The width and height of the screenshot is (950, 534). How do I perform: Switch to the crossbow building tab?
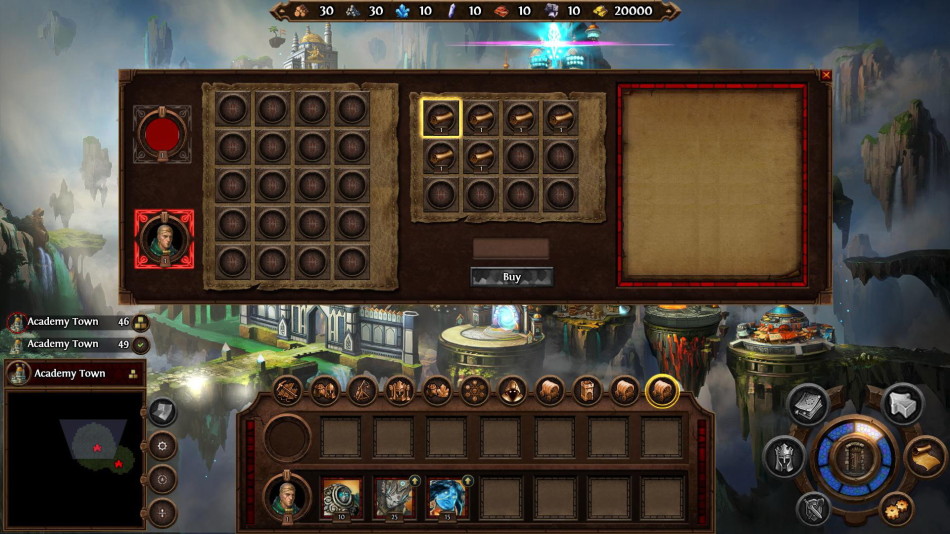[288, 390]
